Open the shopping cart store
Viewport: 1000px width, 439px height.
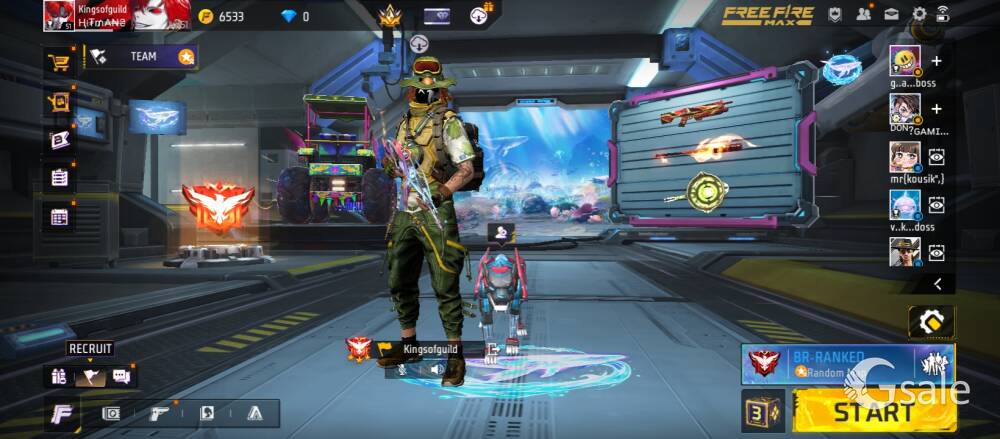[59, 61]
